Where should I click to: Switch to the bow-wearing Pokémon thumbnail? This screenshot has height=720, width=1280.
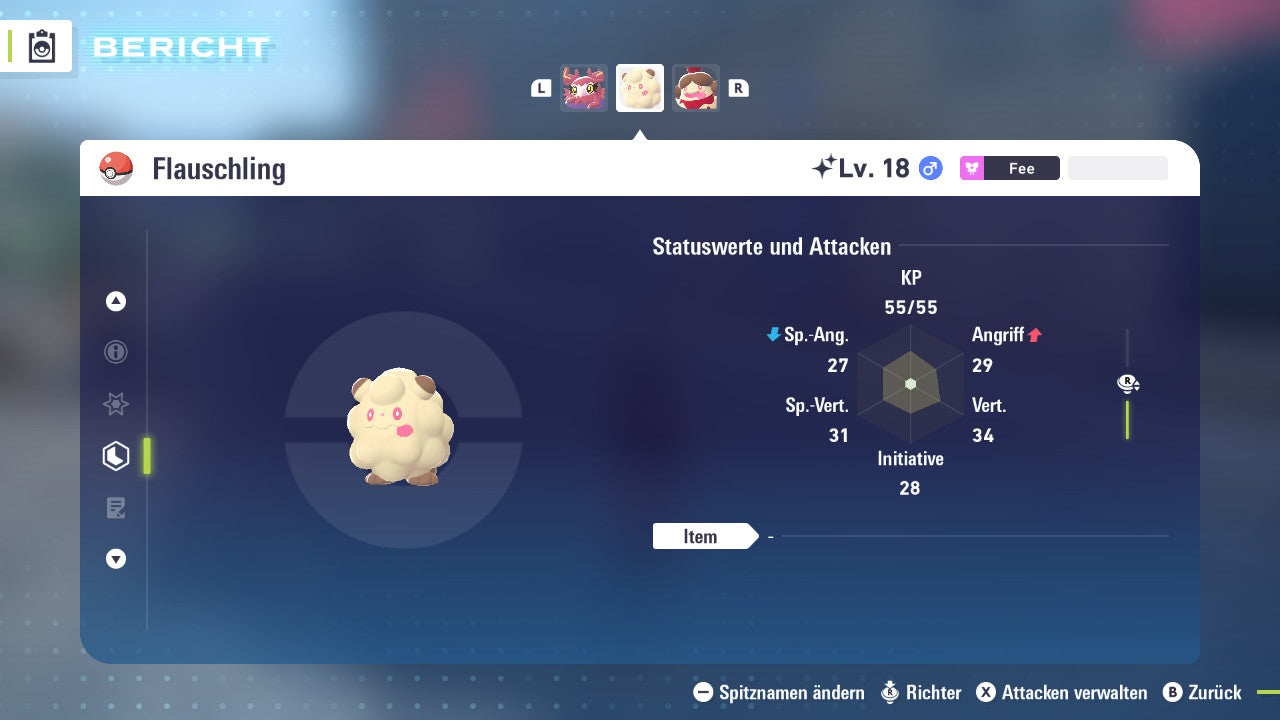695,88
